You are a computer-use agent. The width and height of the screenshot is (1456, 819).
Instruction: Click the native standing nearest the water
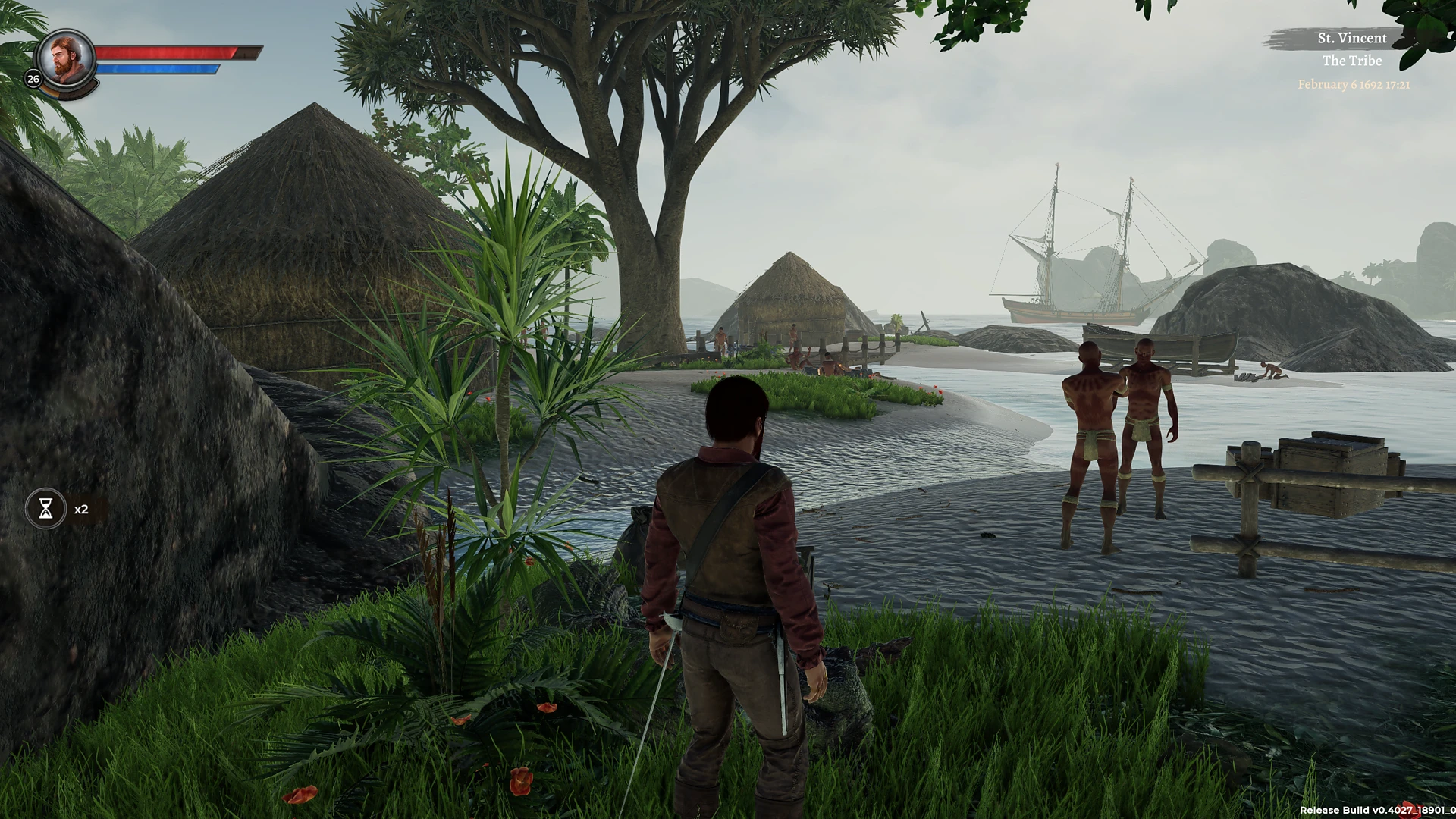point(1090,425)
